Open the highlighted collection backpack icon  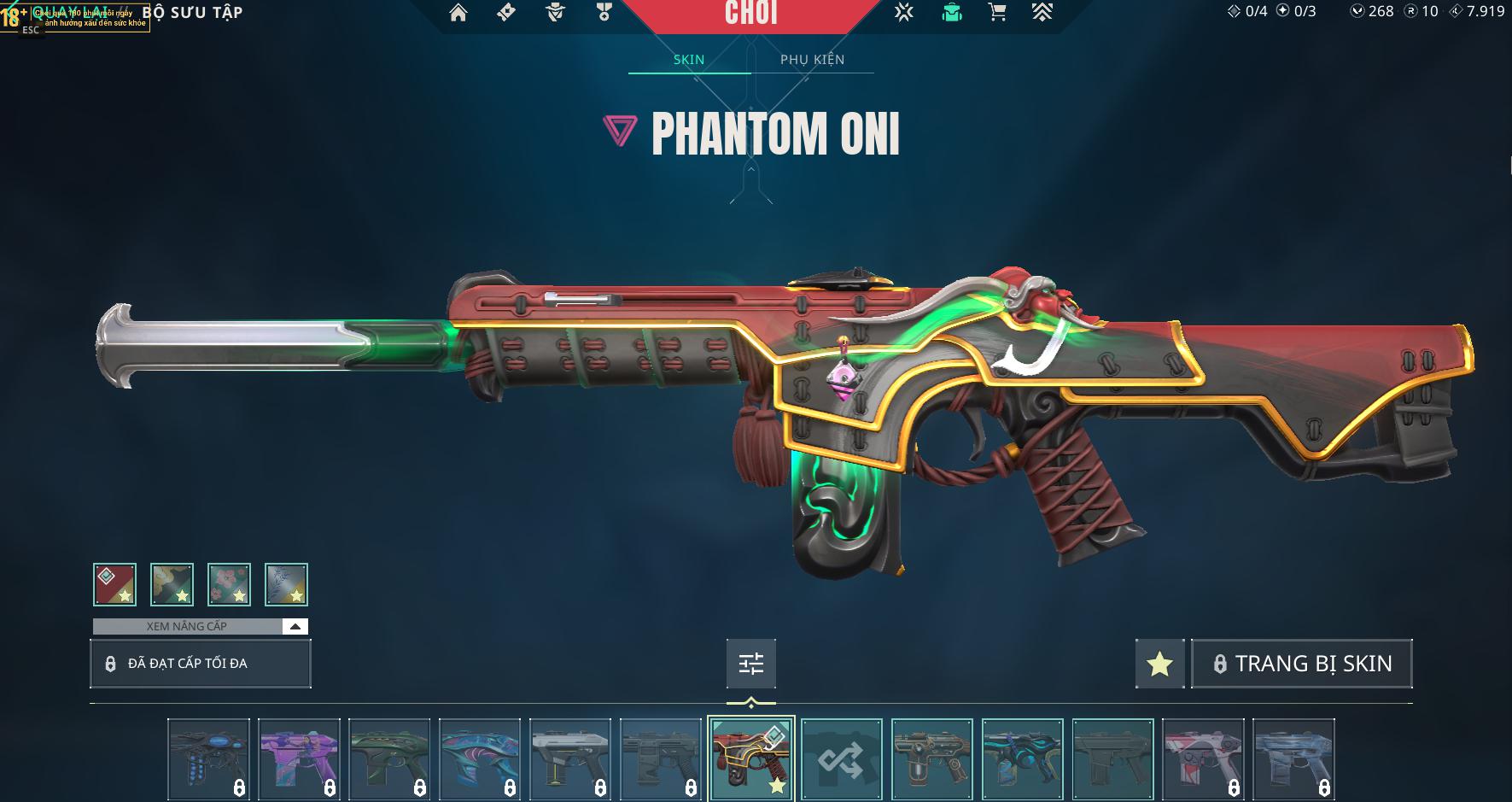[x=951, y=13]
